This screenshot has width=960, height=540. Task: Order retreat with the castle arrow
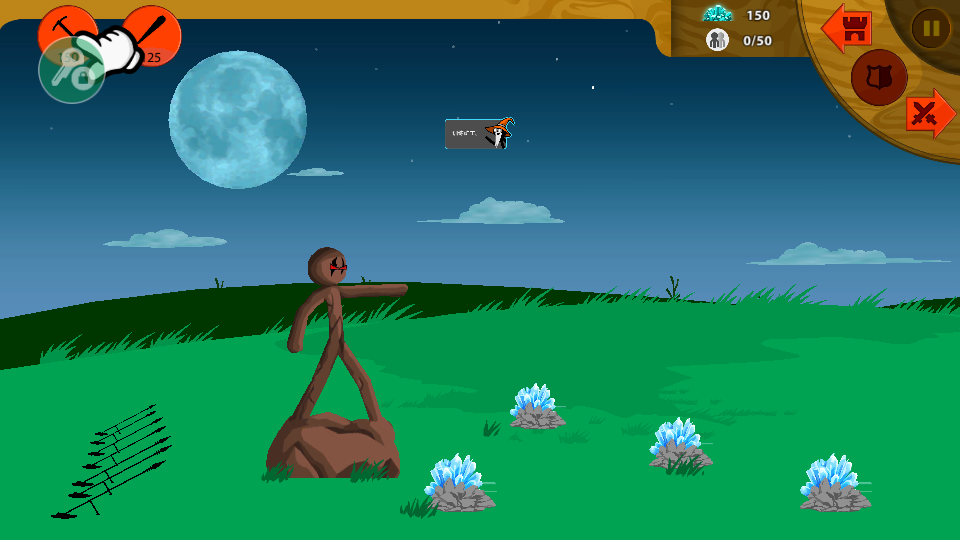point(847,29)
